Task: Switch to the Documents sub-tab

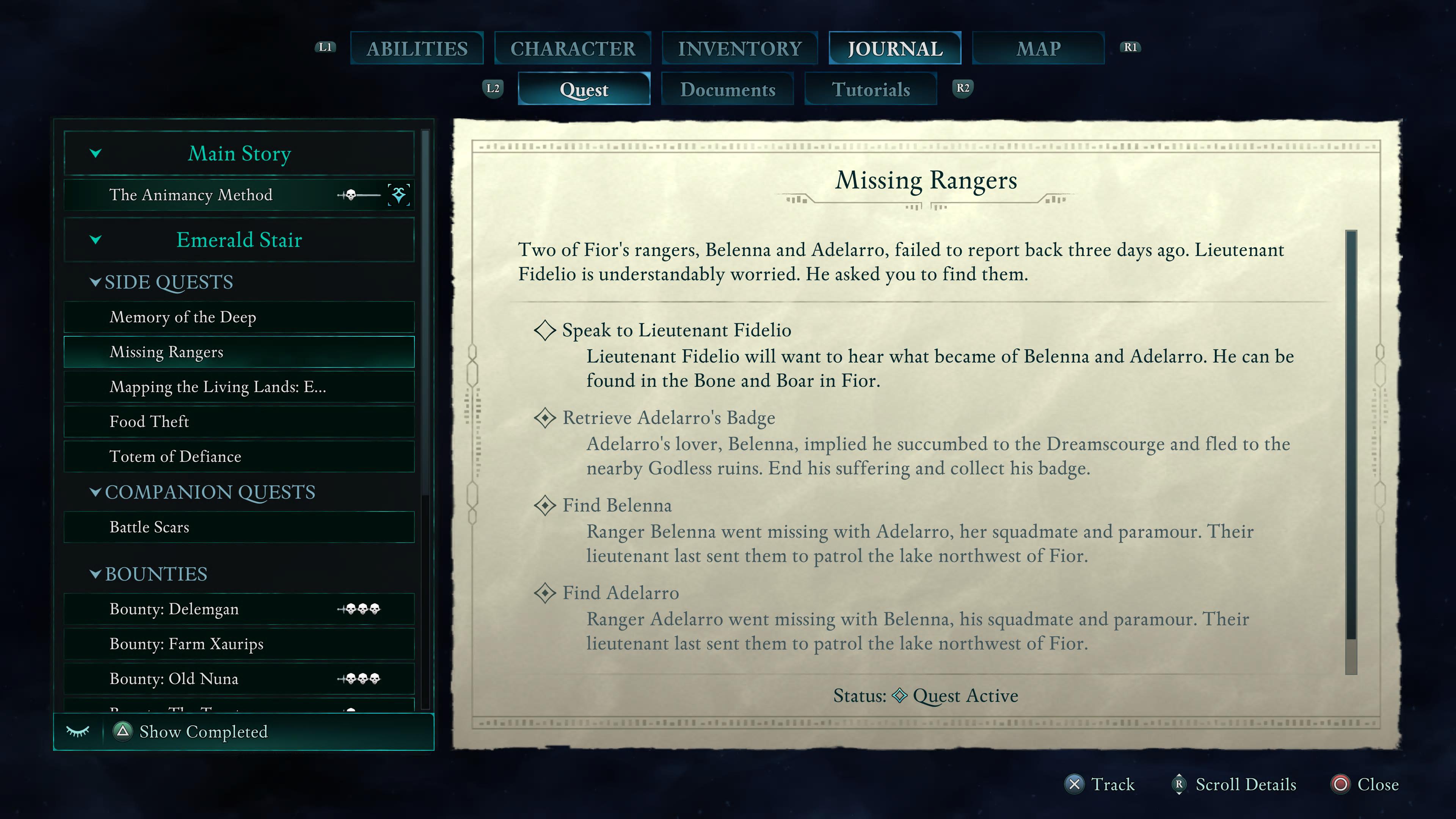Action: pos(728,89)
